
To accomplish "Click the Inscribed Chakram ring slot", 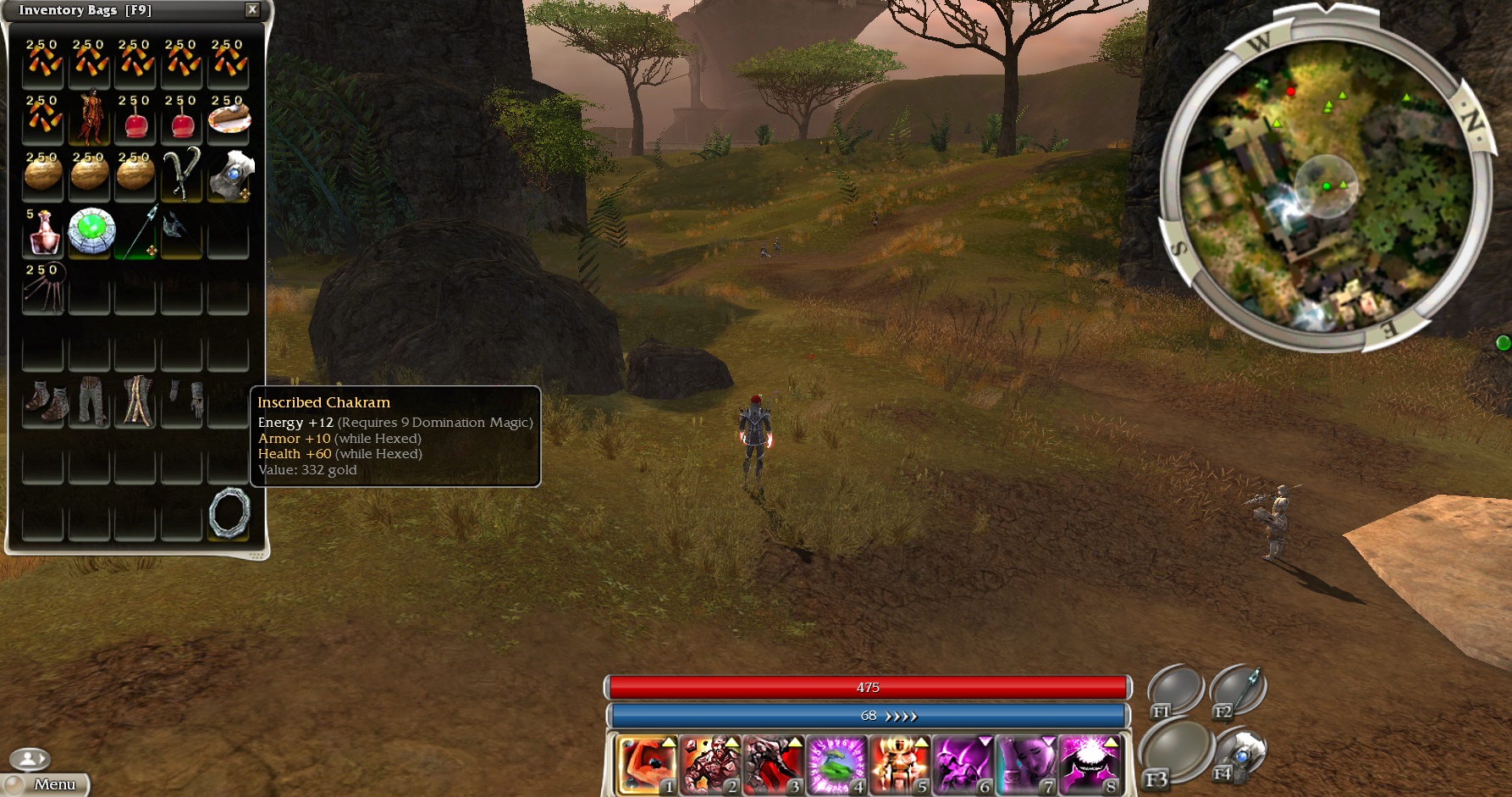I will click(x=229, y=512).
